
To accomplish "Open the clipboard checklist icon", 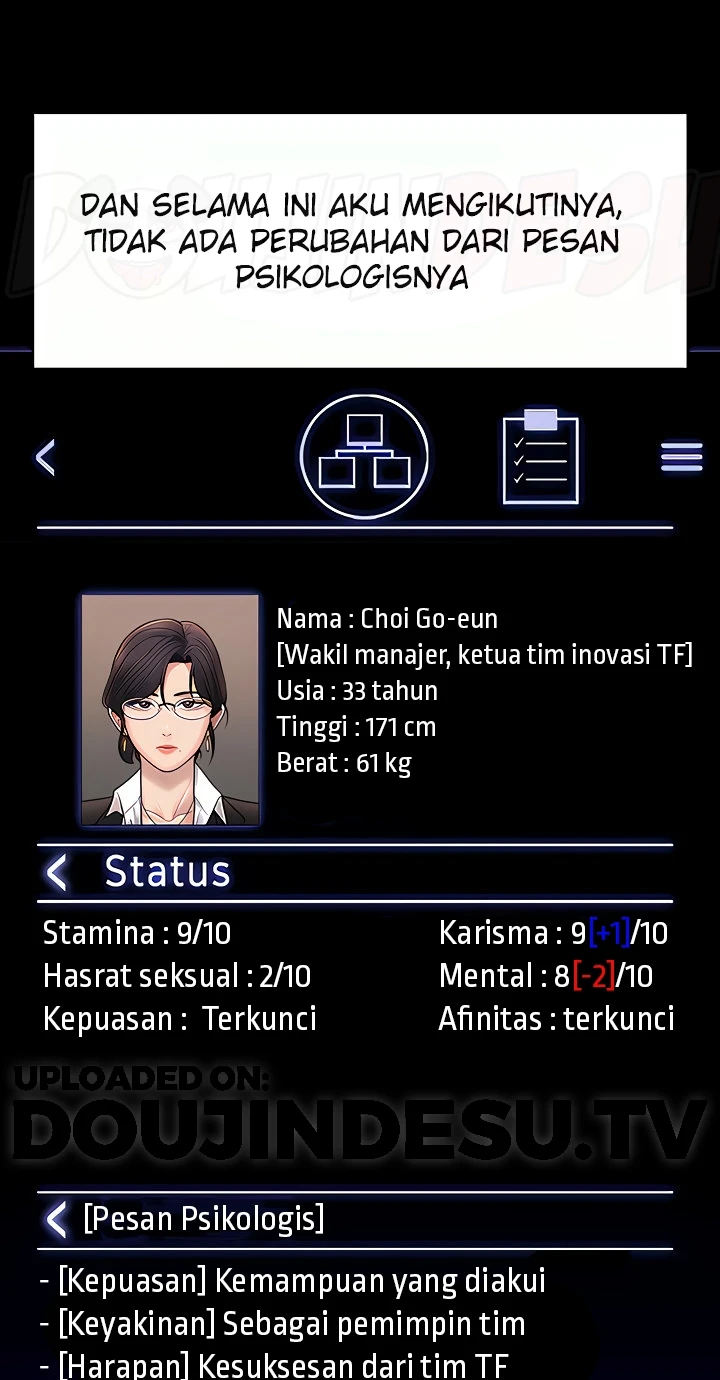I will tap(540, 457).
